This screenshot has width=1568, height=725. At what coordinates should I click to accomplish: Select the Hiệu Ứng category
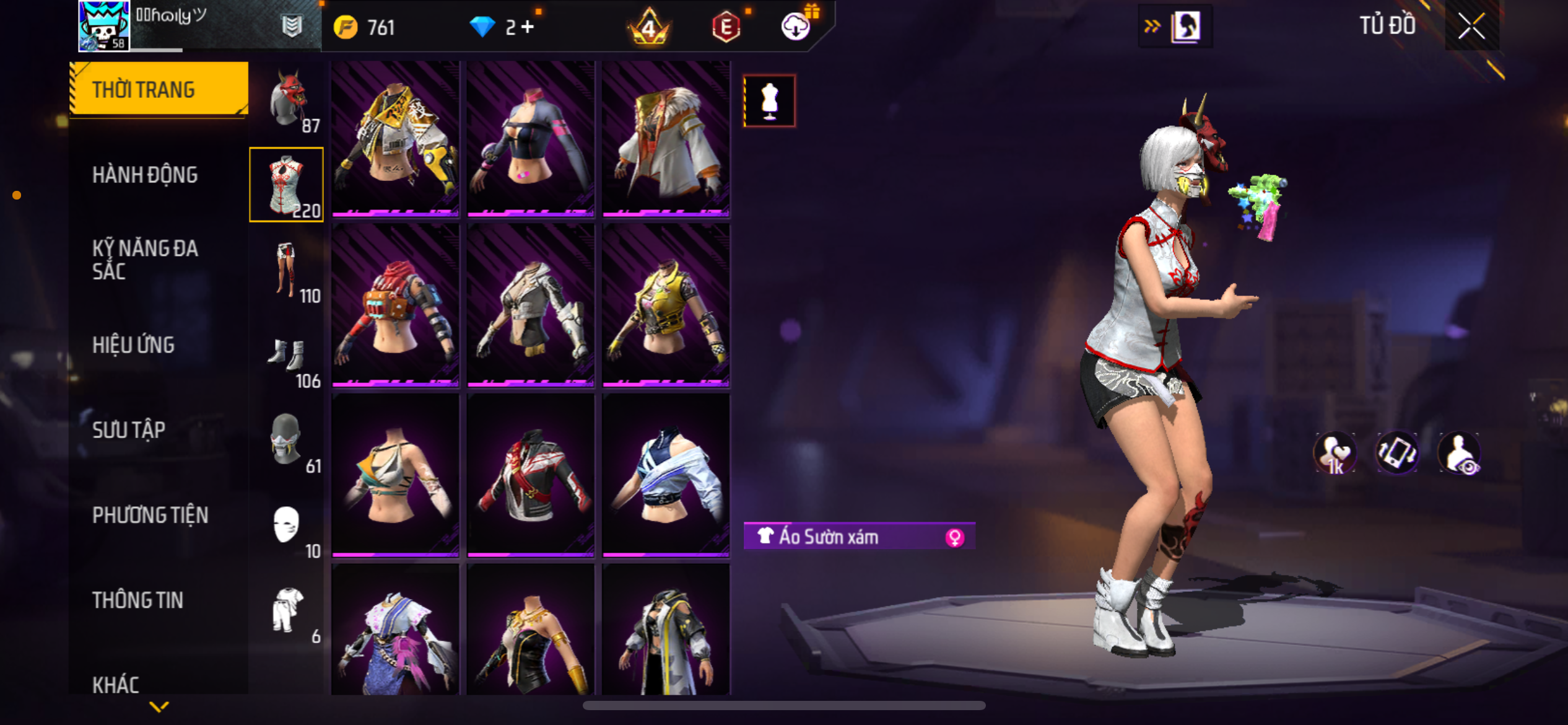coord(133,345)
